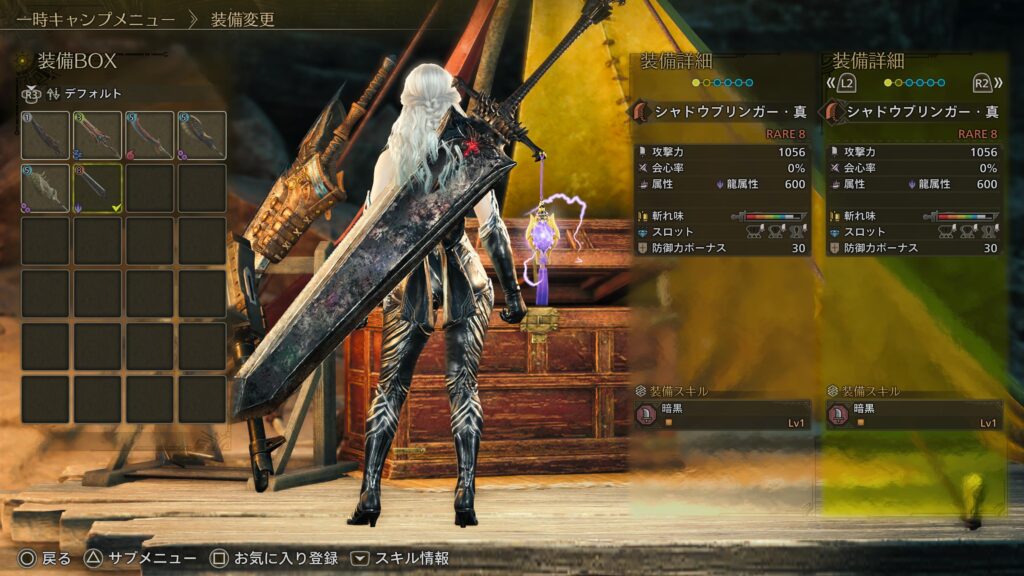Select the green rarity 3 sleep weapon

click(x=97, y=135)
